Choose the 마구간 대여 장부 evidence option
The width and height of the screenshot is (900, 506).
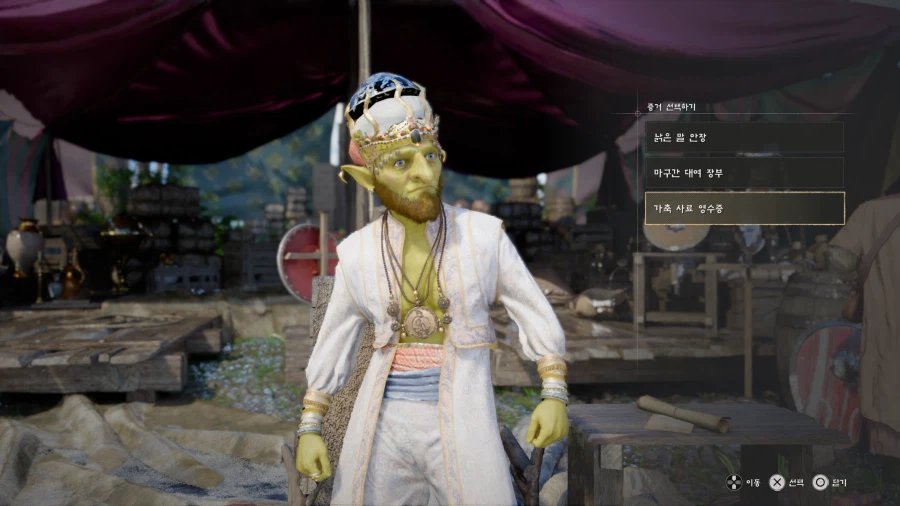tap(743, 172)
